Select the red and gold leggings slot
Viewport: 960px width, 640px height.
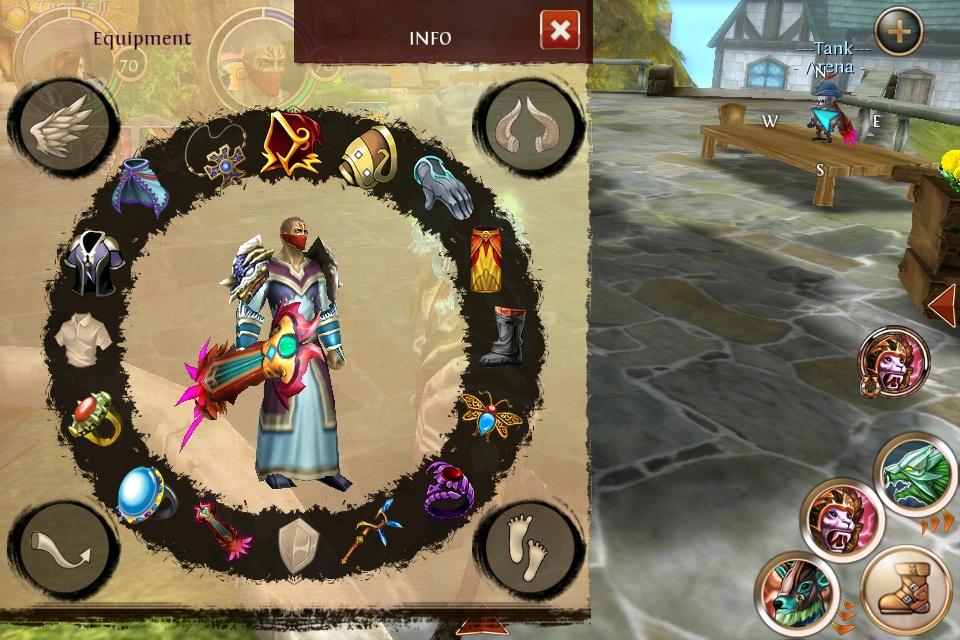(x=486, y=260)
